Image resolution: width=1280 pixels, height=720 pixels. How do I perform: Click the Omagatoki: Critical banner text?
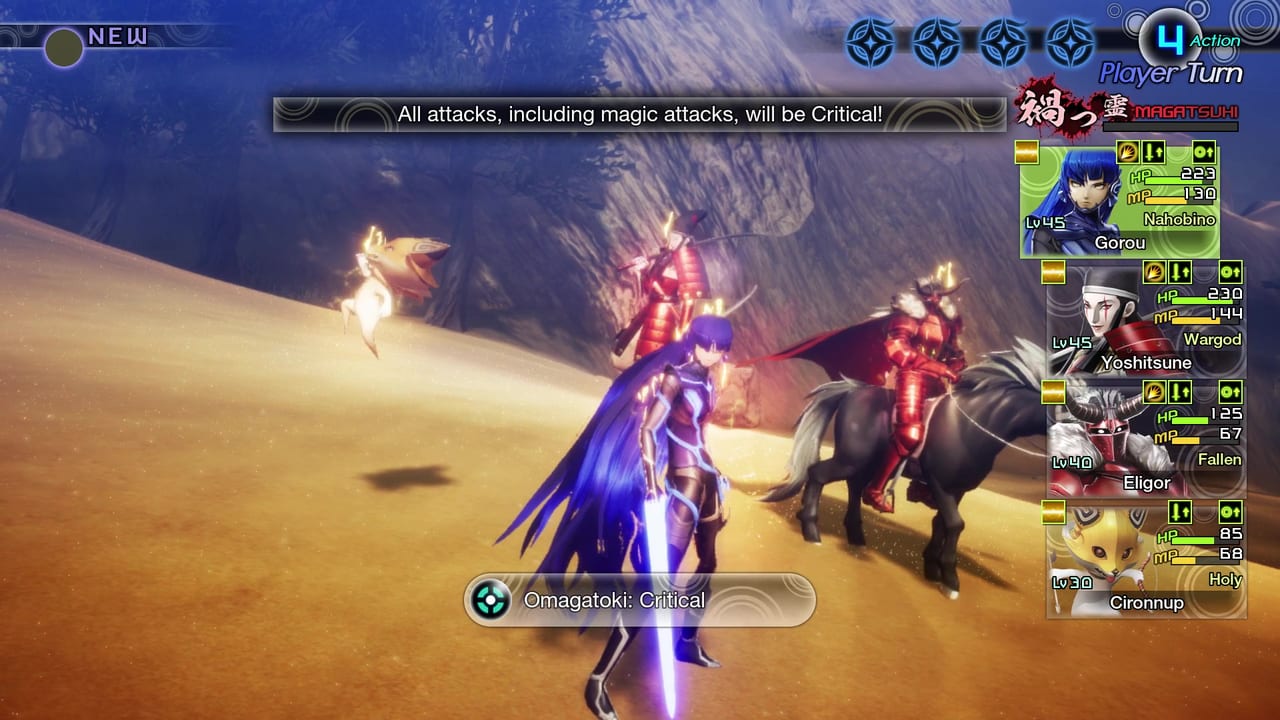(613, 600)
